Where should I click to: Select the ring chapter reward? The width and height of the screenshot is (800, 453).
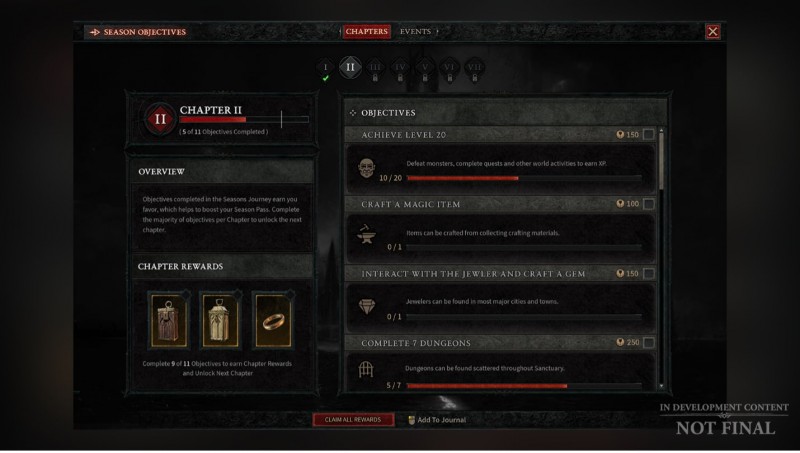tap(271, 320)
